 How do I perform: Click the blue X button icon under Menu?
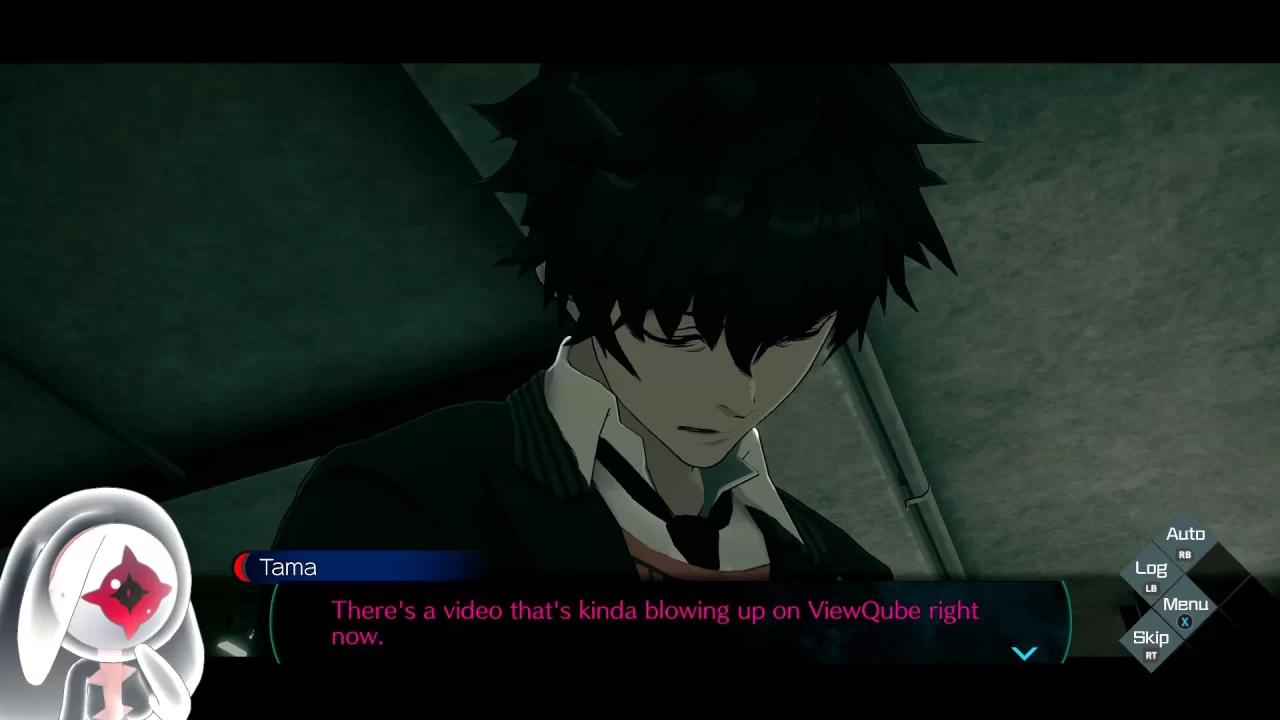pos(1186,622)
